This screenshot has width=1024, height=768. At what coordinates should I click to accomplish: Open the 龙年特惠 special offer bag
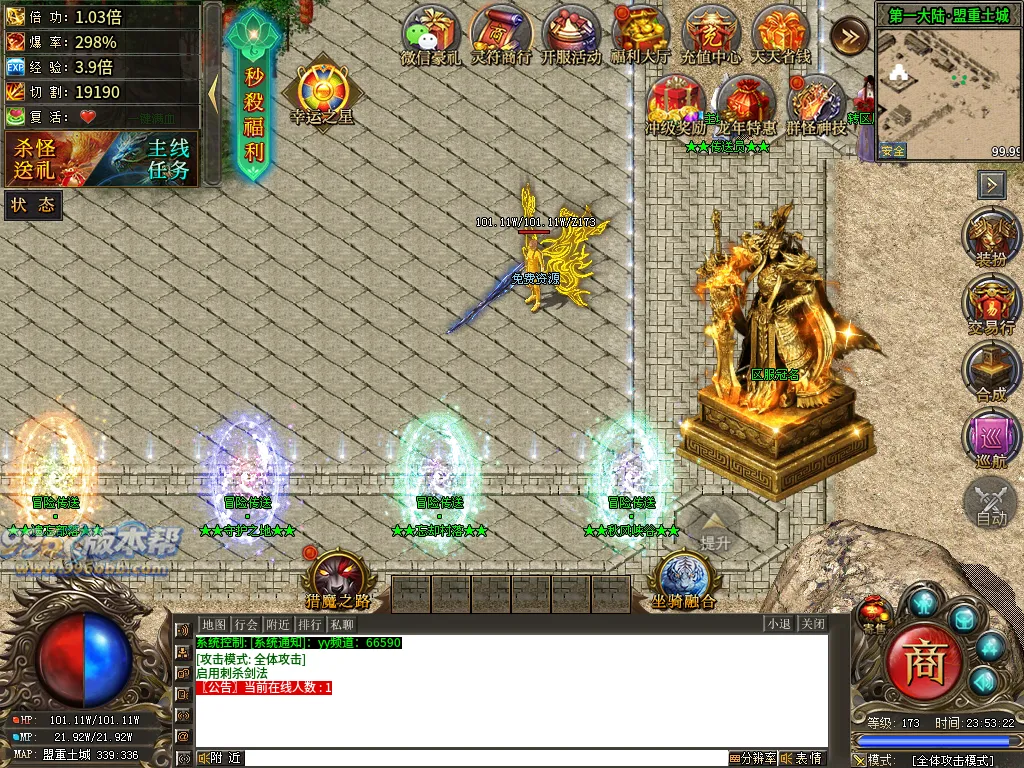(x=746, y=105)
